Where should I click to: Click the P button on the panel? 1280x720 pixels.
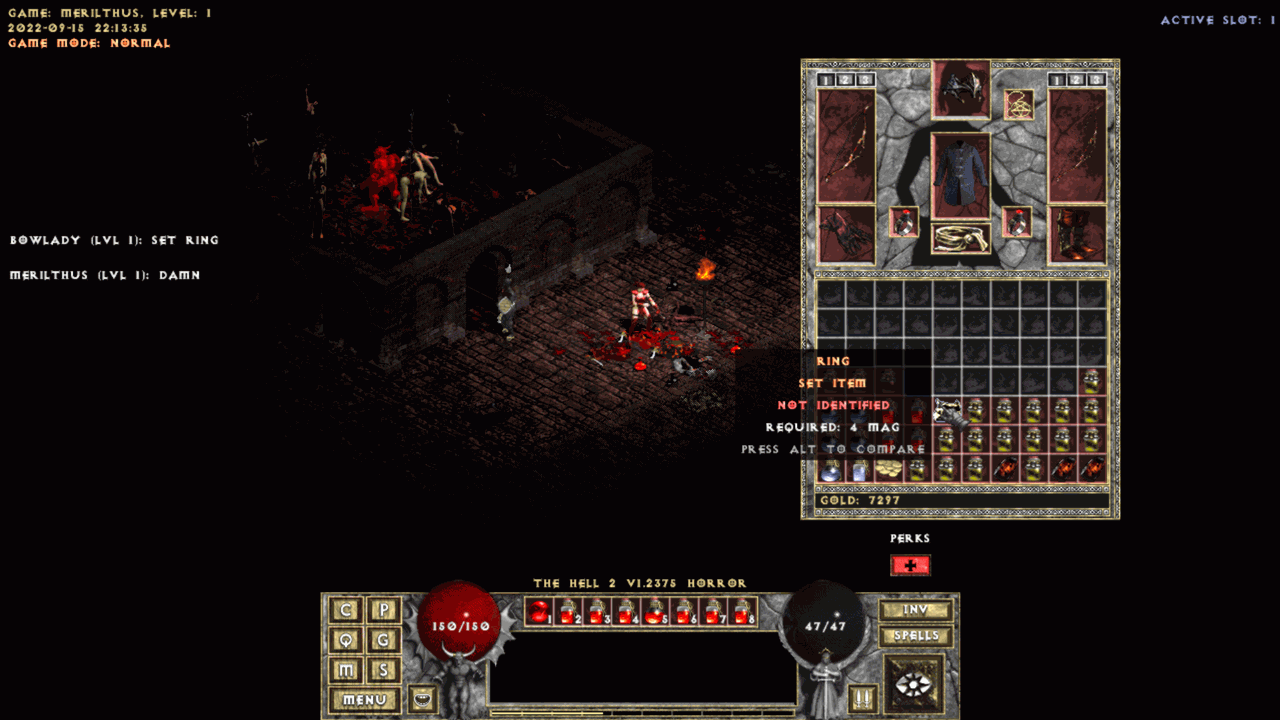coord(383,610)
